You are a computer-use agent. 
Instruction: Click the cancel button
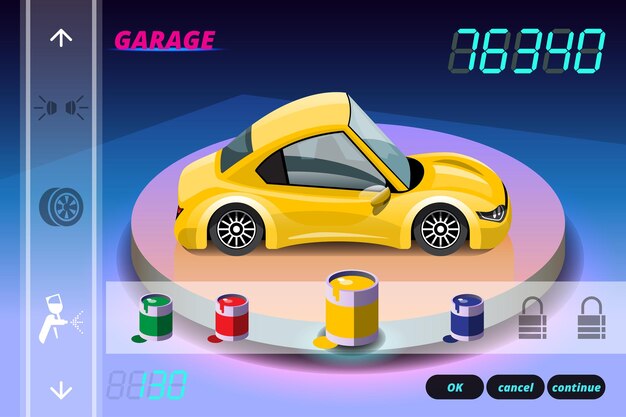click(516, 387)
